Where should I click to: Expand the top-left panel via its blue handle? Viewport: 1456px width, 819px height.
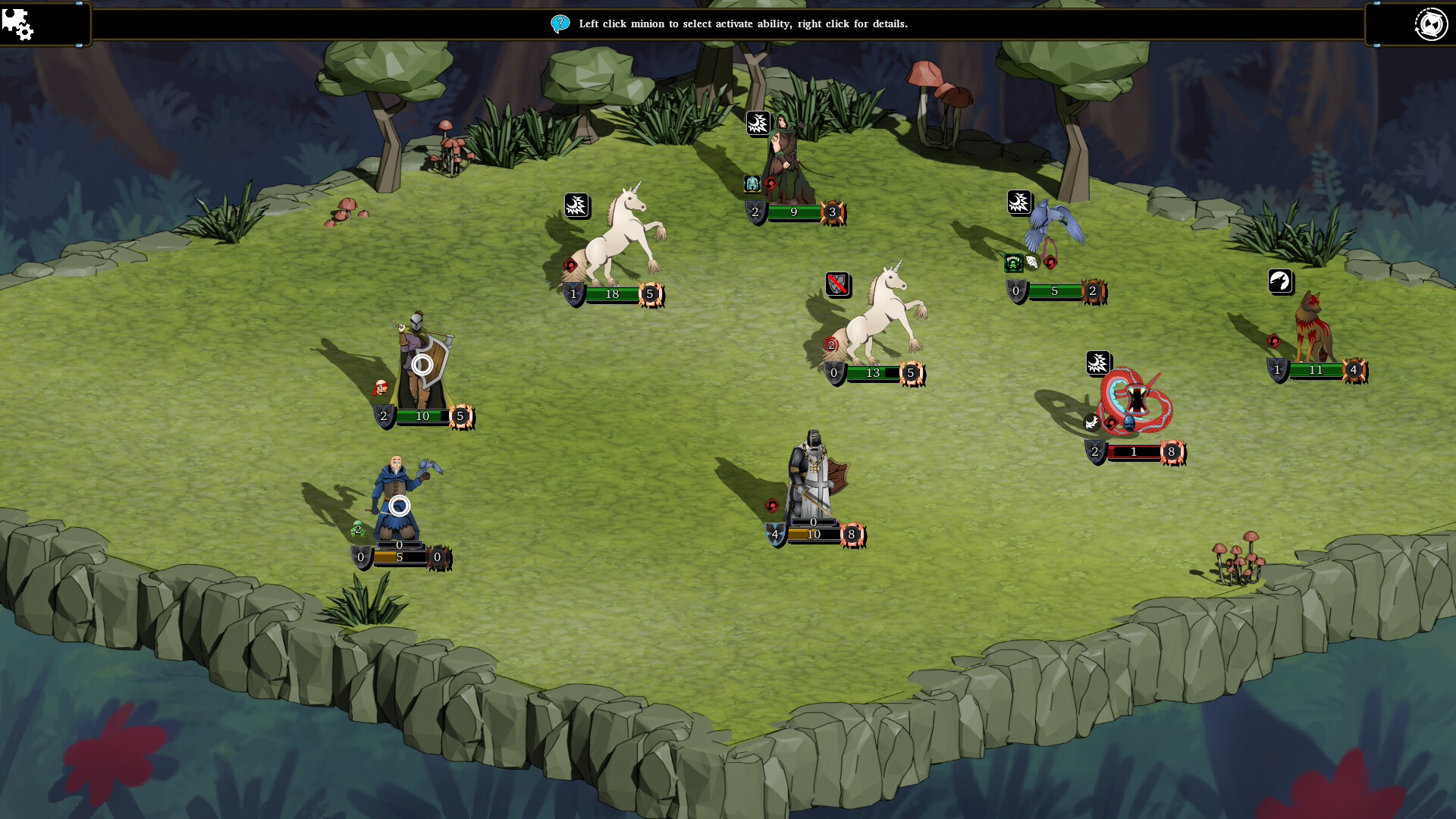[79, 3]
